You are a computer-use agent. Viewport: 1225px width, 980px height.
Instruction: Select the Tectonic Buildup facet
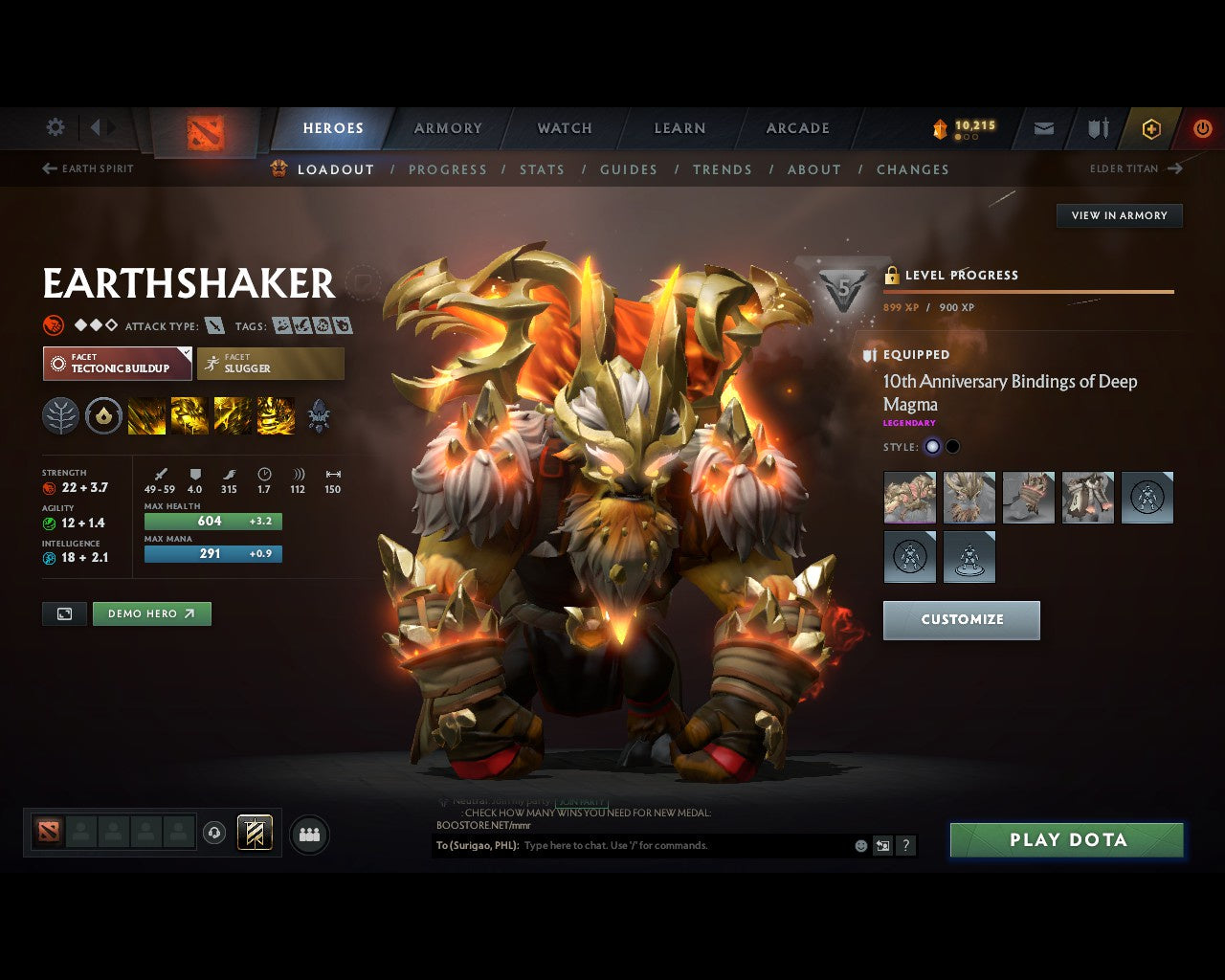117,364
